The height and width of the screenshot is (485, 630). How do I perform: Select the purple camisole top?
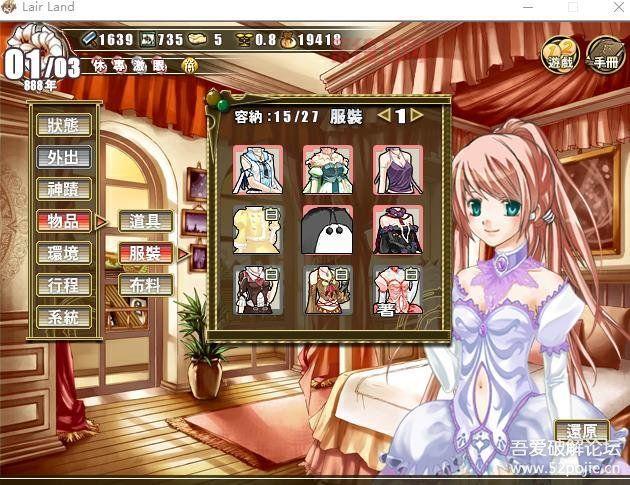coord(397,170)
